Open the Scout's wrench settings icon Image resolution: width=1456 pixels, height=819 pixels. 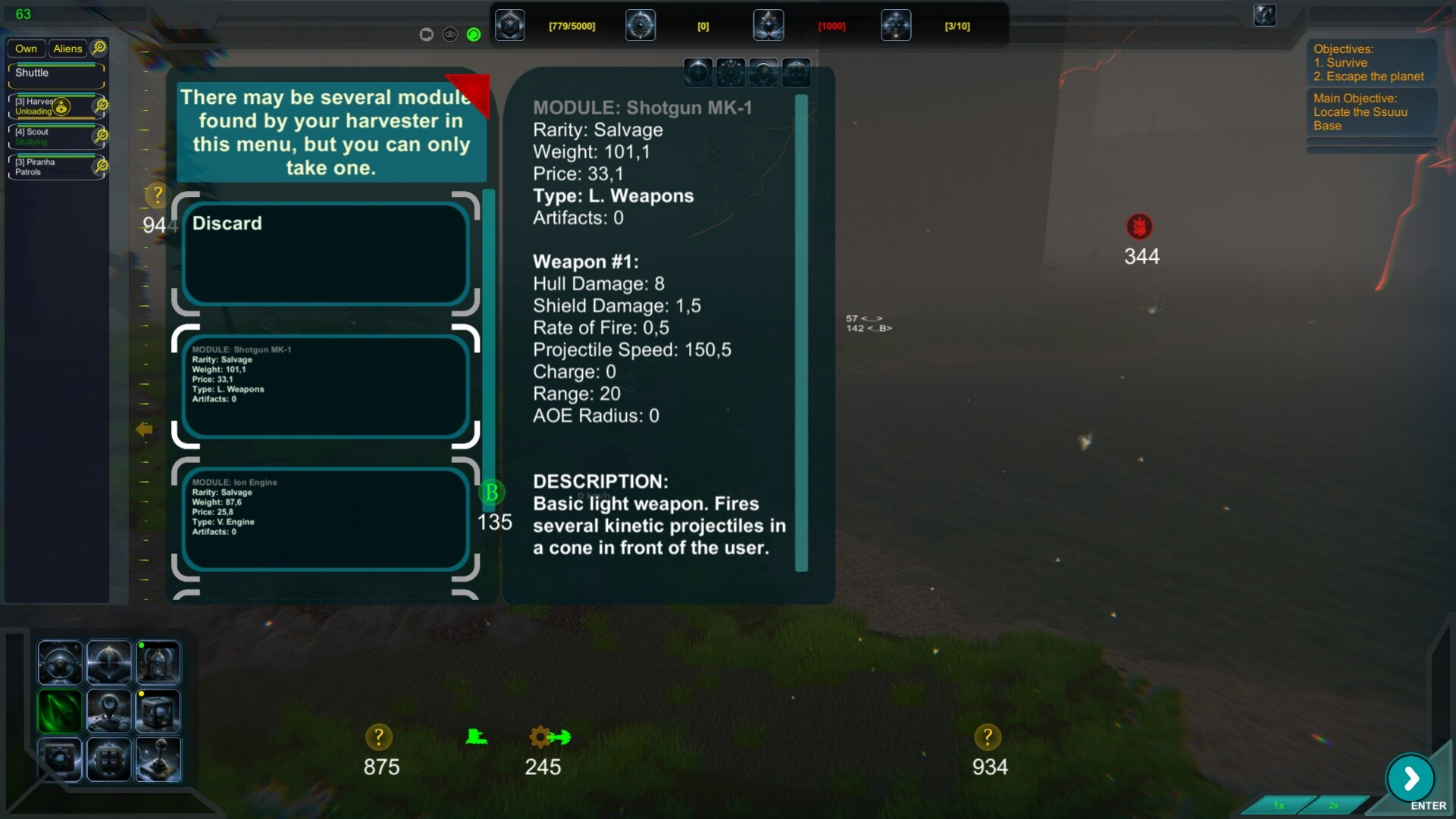pos(100,136)
